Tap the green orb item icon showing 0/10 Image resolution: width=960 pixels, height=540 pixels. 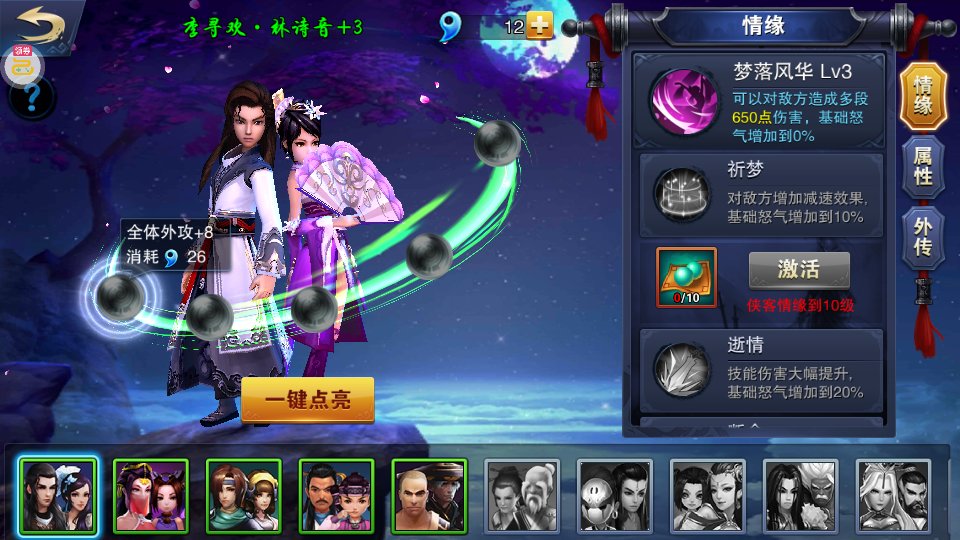pyautogui.click(x=686, y=277)
